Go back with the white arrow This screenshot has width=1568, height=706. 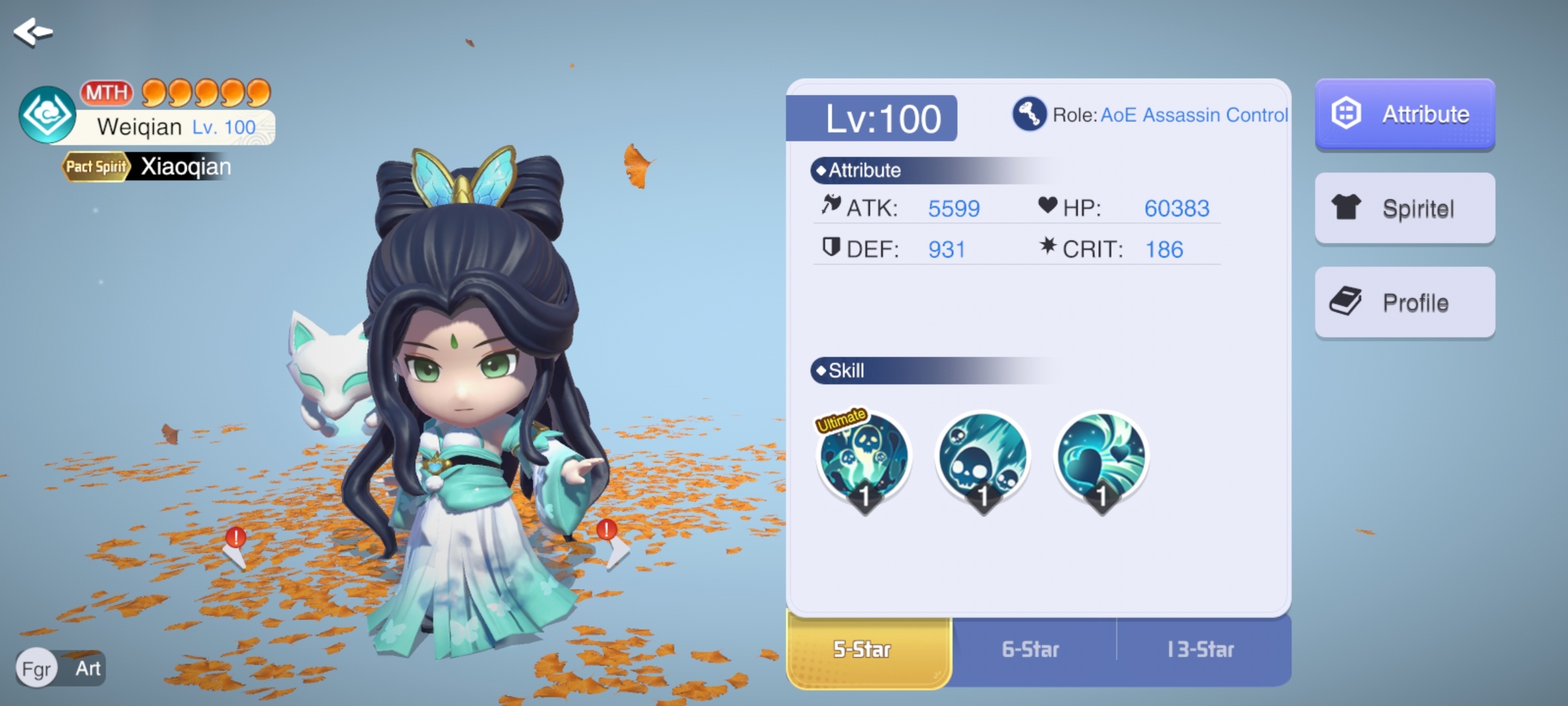click(33, 32)
